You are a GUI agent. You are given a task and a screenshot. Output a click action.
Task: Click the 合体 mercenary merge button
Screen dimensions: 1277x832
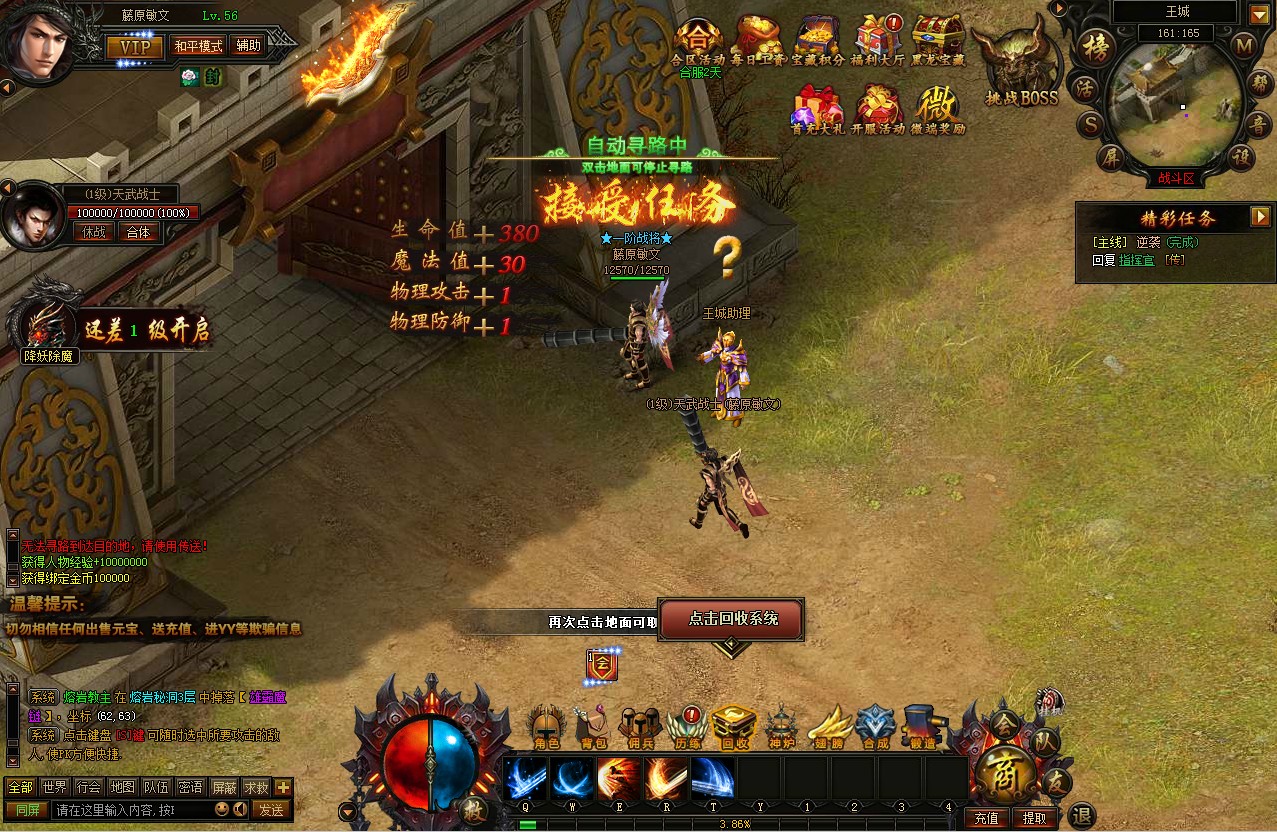138,232
